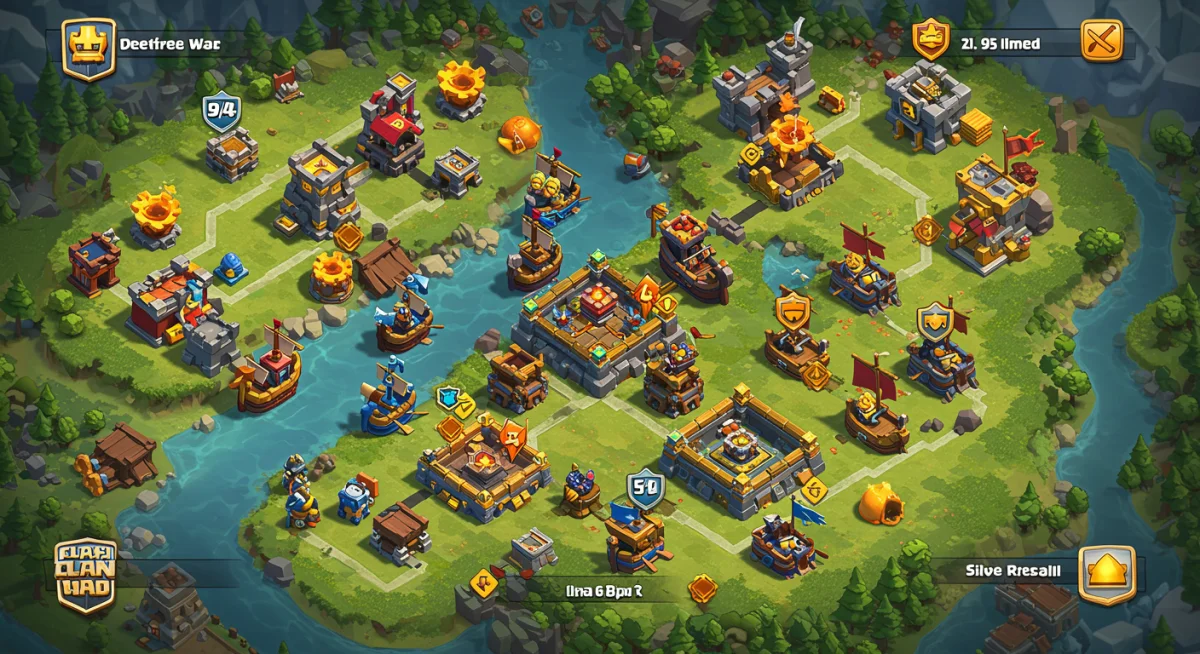Screen dimensions: 1200x654
Task: Select the Silve Rresalll label
Action: (1013, 571)
